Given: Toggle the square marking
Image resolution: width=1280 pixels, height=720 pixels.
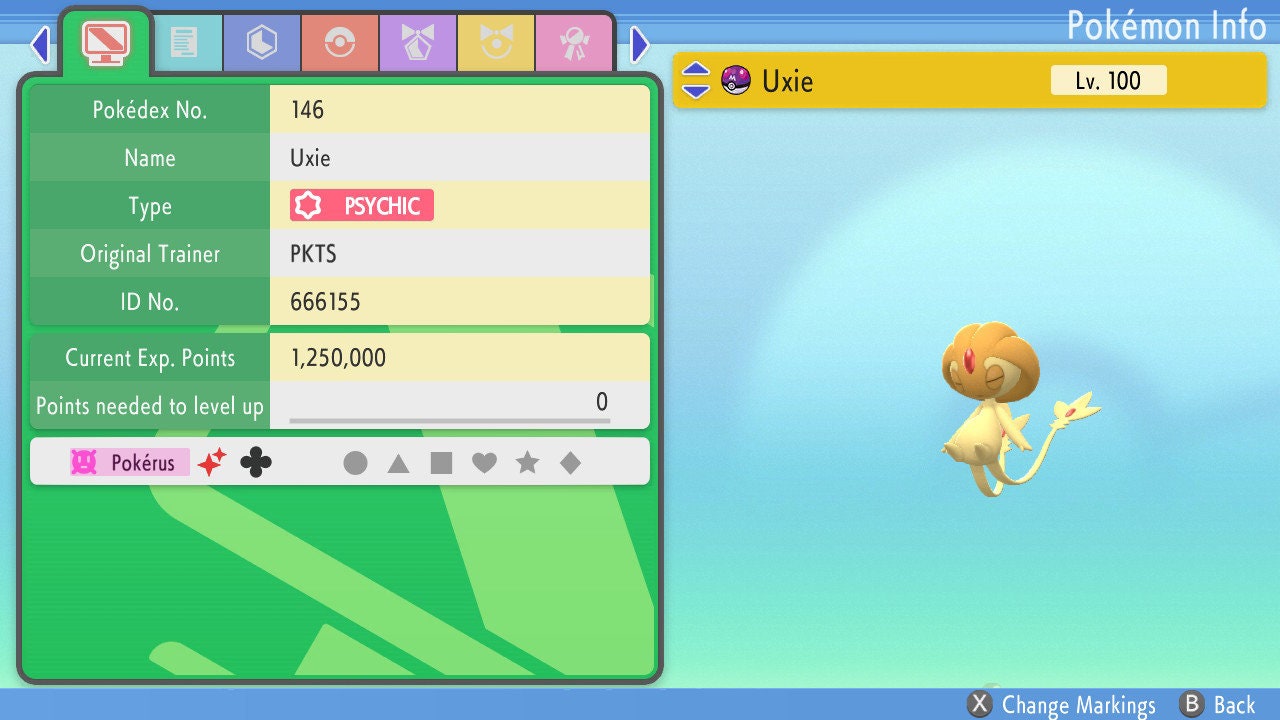Looking at the screenshot, I should coord(441,463).
